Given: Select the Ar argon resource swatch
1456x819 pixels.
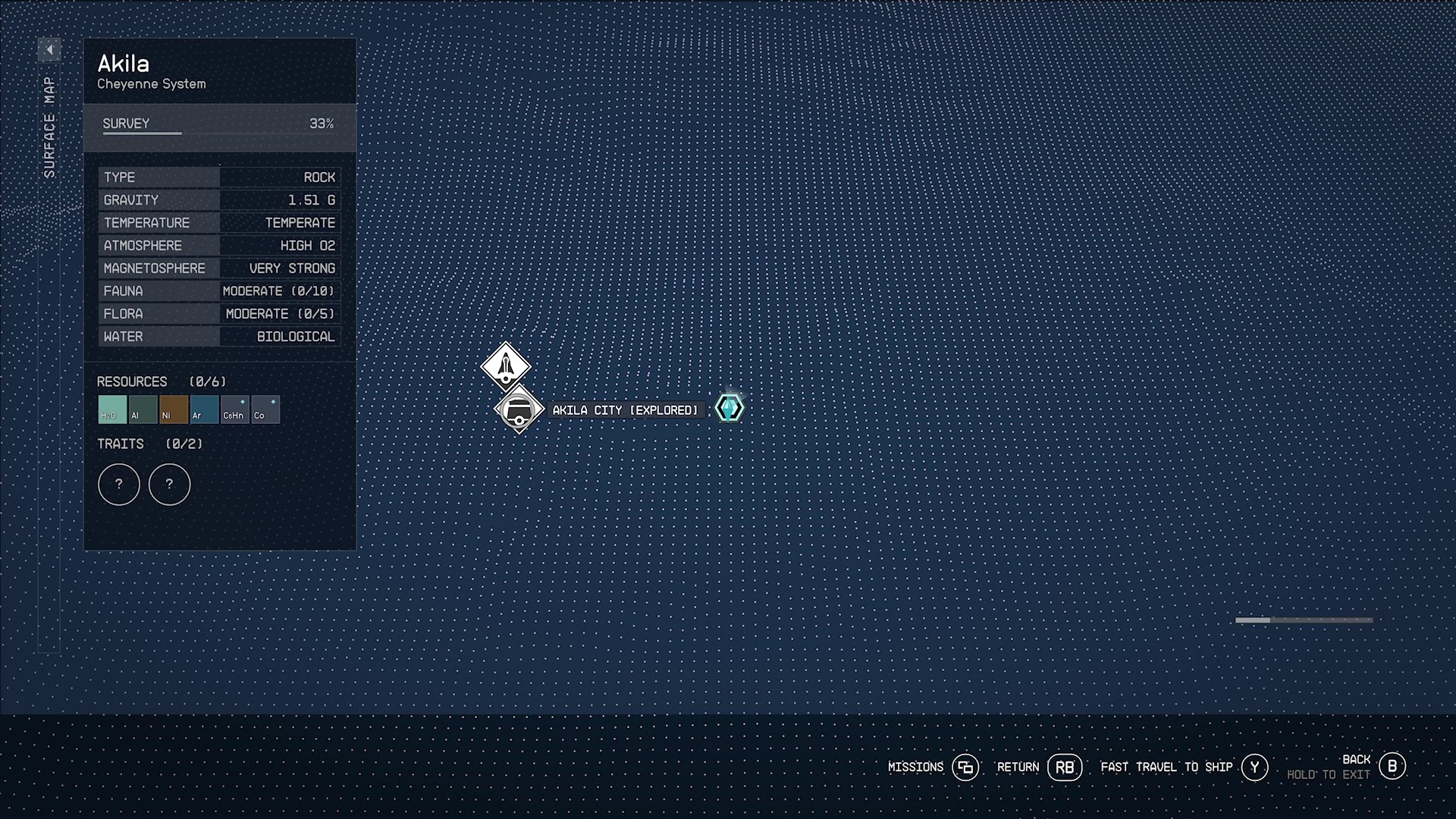Looking at the screenshot, I should 204,409.
